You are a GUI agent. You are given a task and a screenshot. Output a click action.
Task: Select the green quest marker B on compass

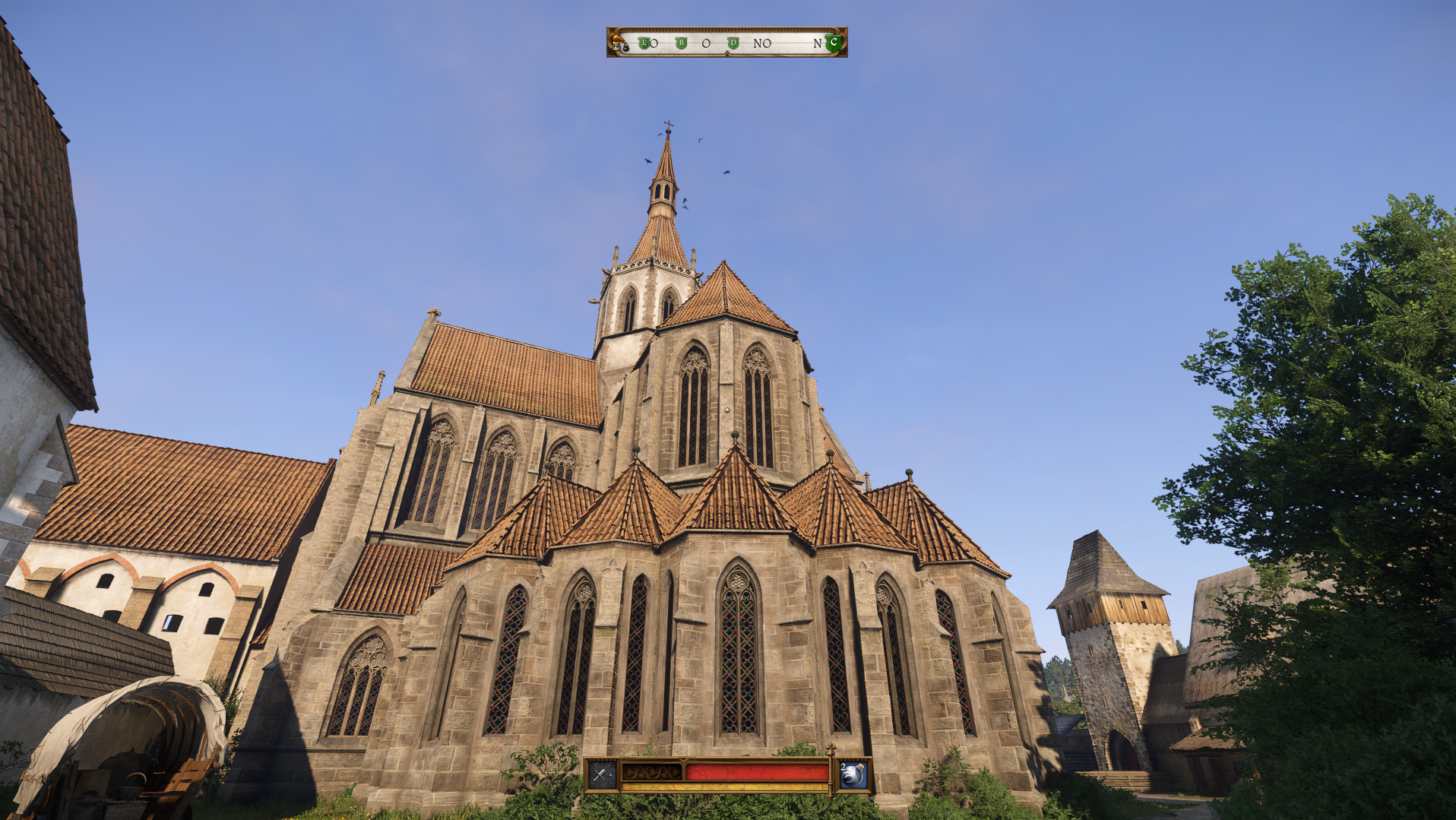coord(681,43)
